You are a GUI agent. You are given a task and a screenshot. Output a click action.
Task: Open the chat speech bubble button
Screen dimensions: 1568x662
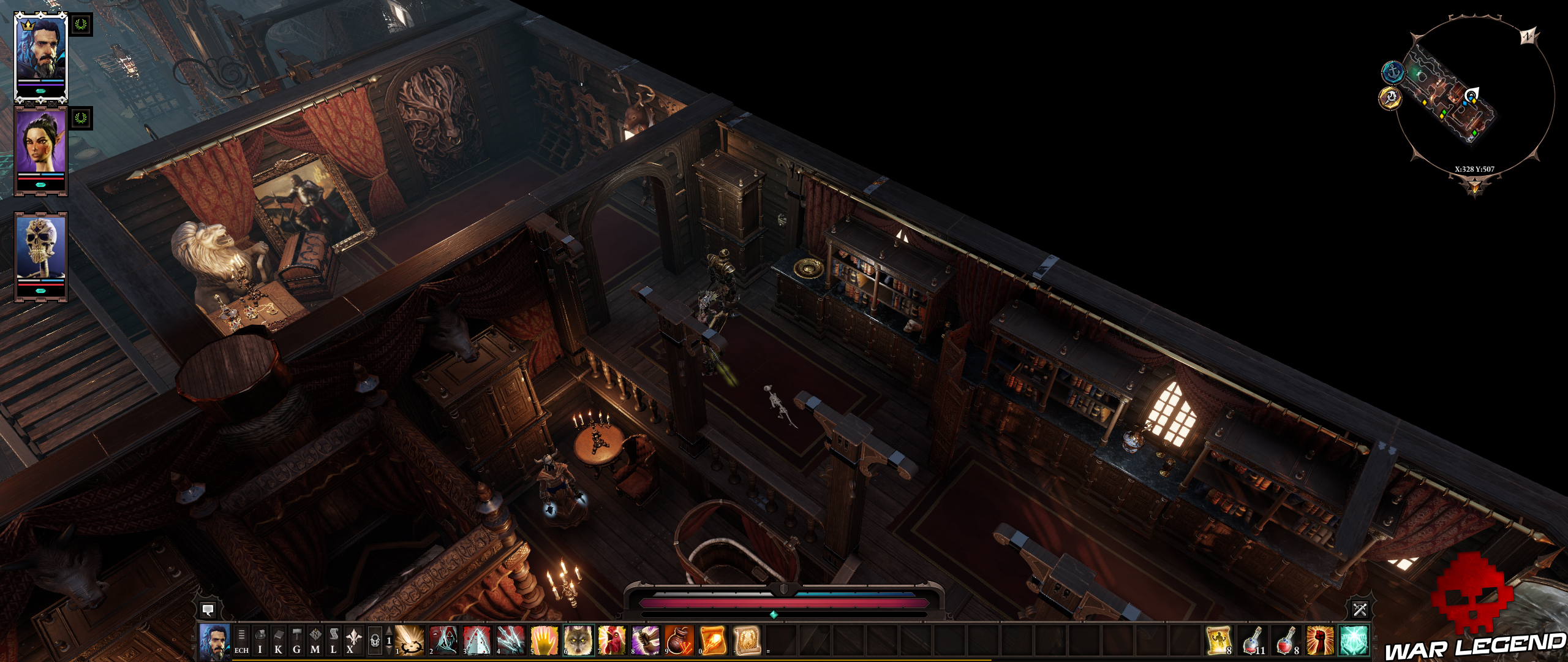pos(208,609)
